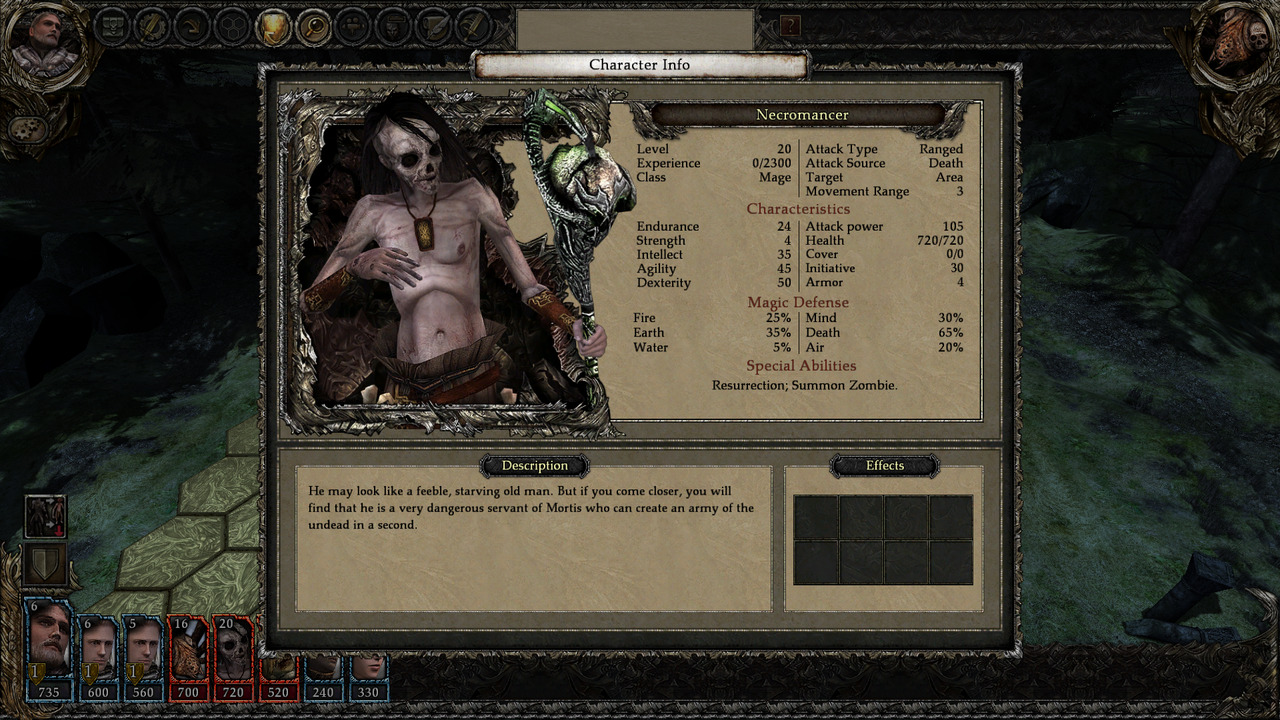
Task: Click the level 20 Necromancer turn-order portrait
Action: pos(233,648)
